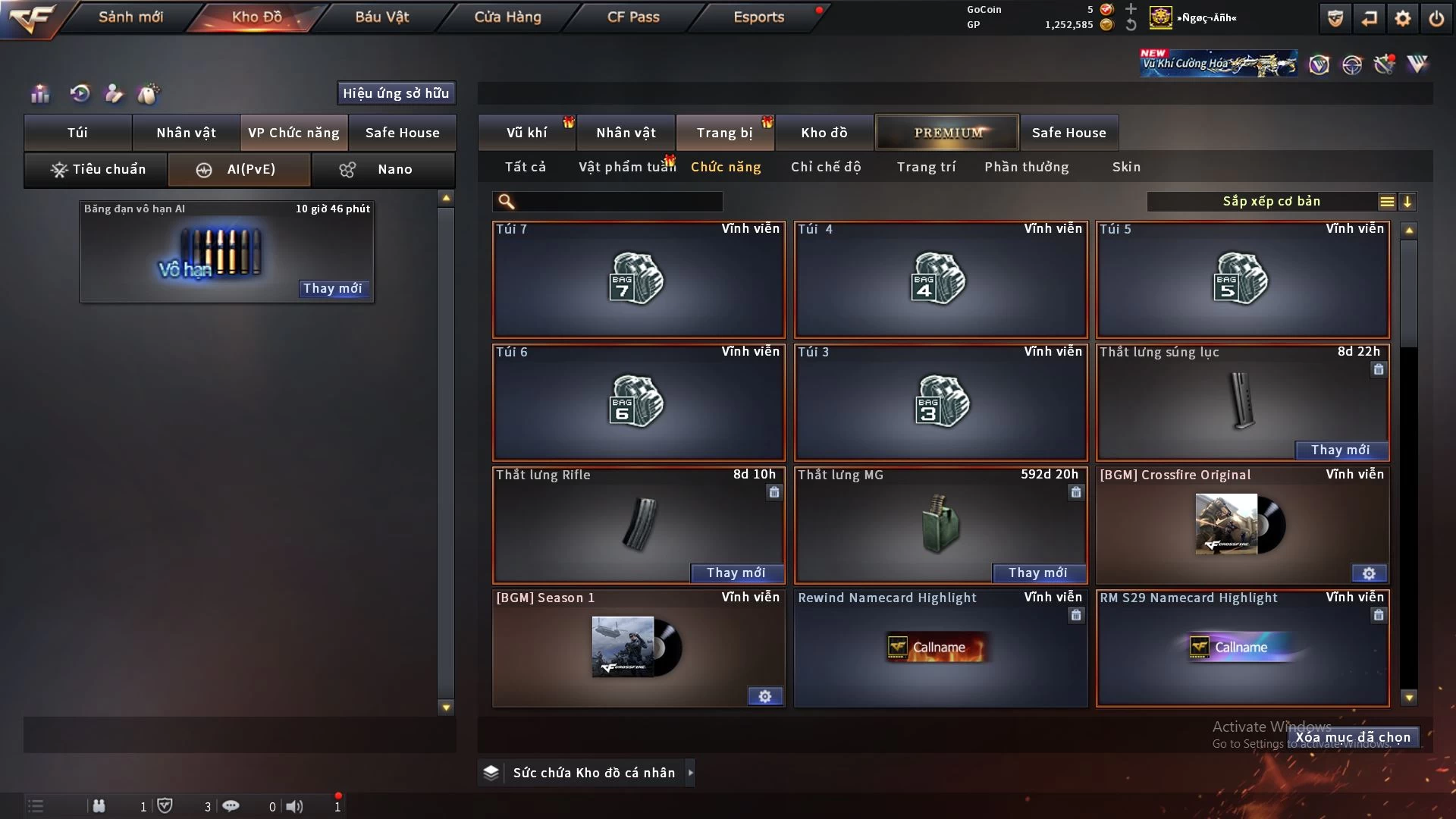The width and height of the screenshot is (1456, 819).
Task: Open settings for BGM Crossfire Original
Action: [x=1369, y=573]
